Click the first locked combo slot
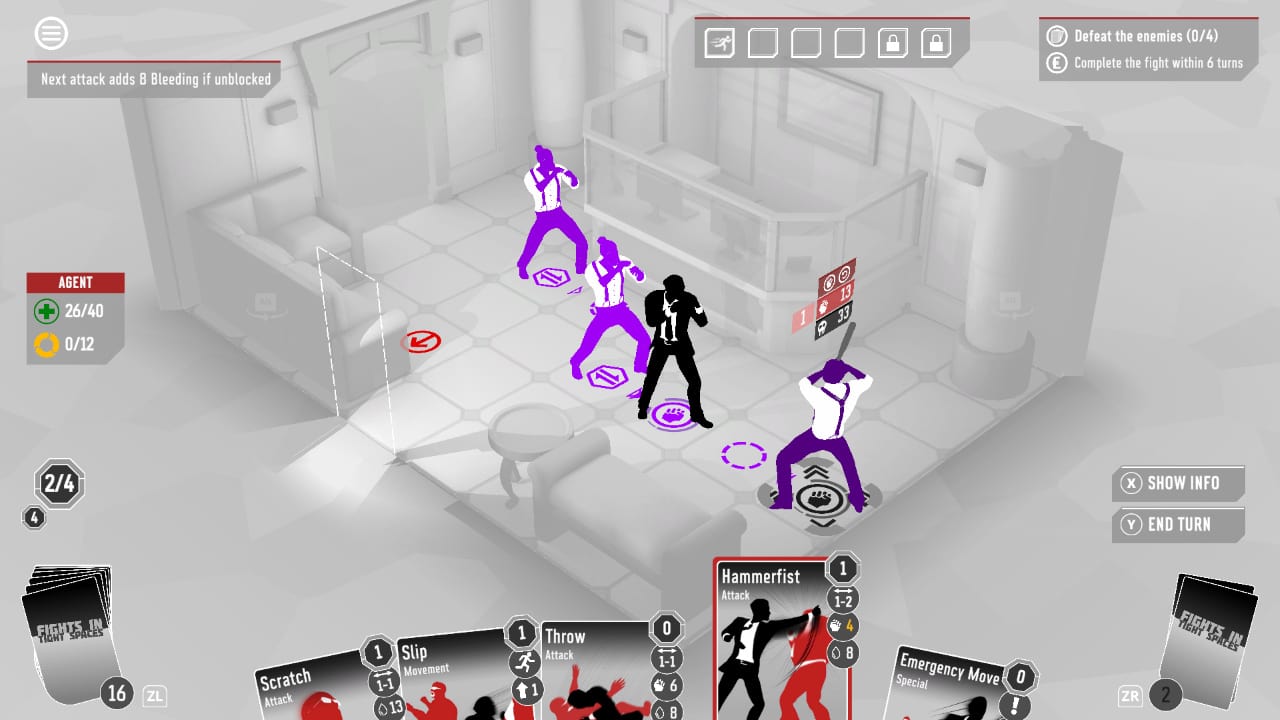1280x720 pixels. point(892,43)
